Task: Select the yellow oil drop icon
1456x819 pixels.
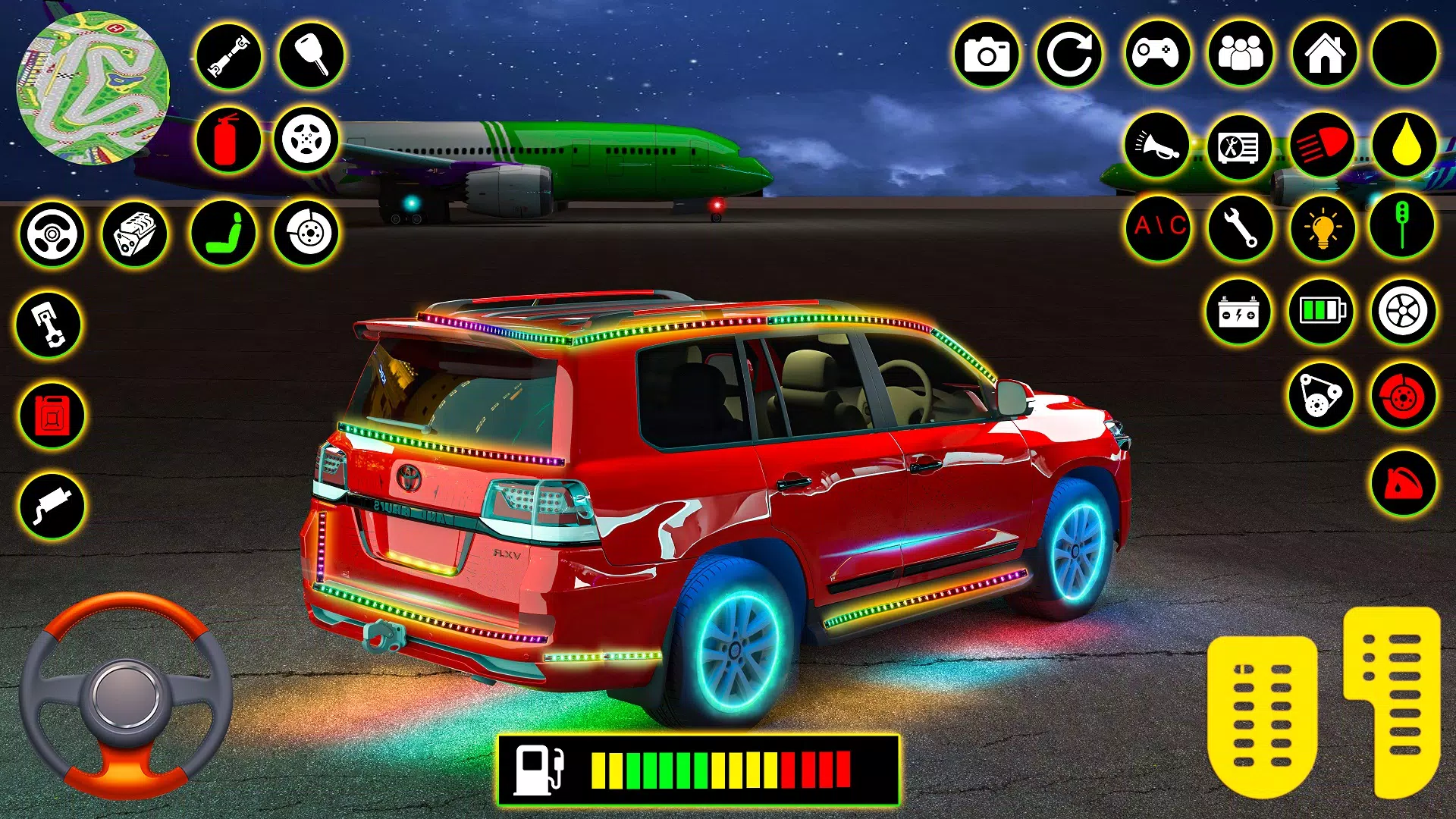Action: (1405, 145)
